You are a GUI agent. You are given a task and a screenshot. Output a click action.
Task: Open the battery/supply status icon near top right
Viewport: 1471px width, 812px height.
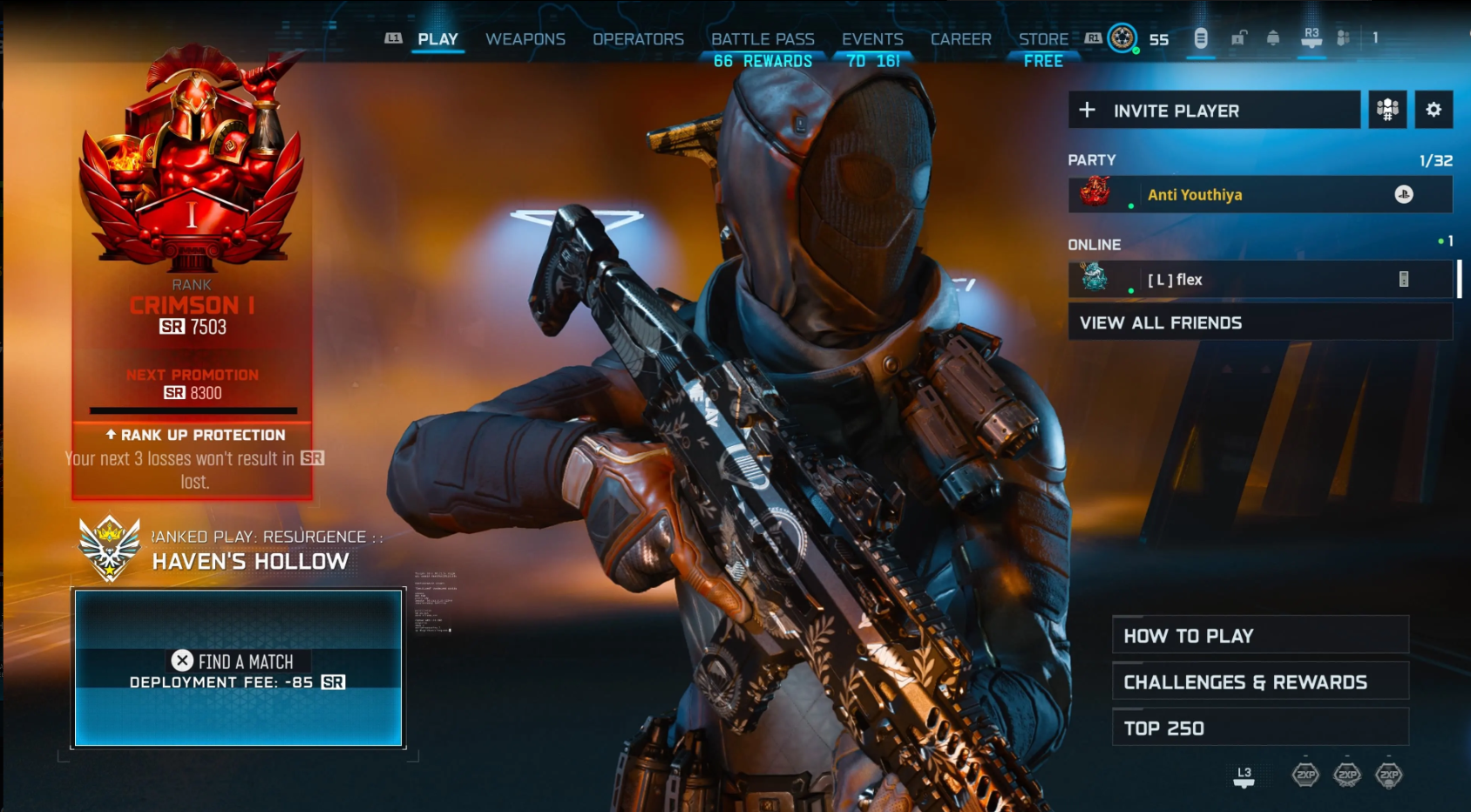(x=1201, y=37)
